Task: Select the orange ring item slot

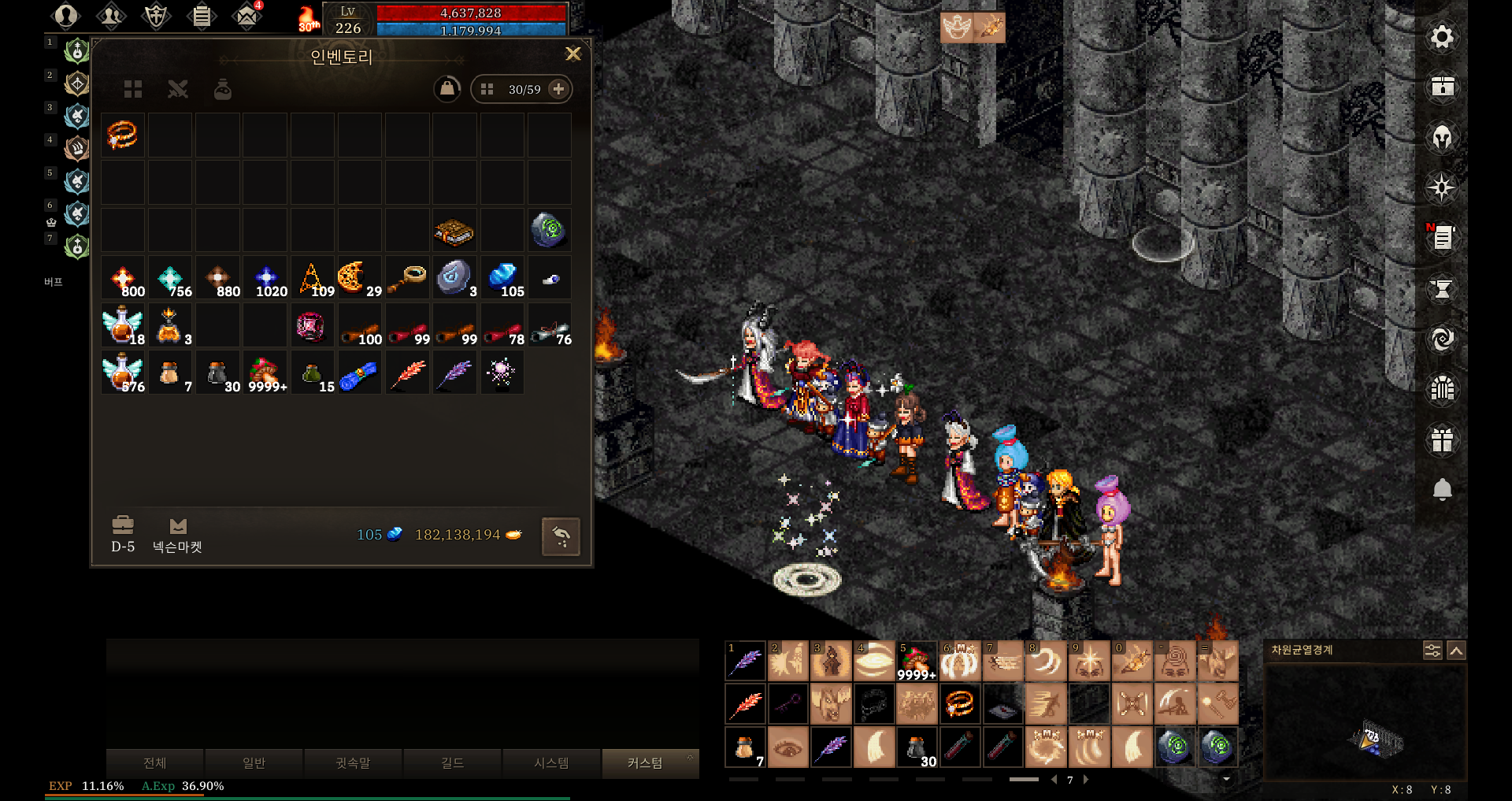Action: pyautogui.click(x=123, y=135)
